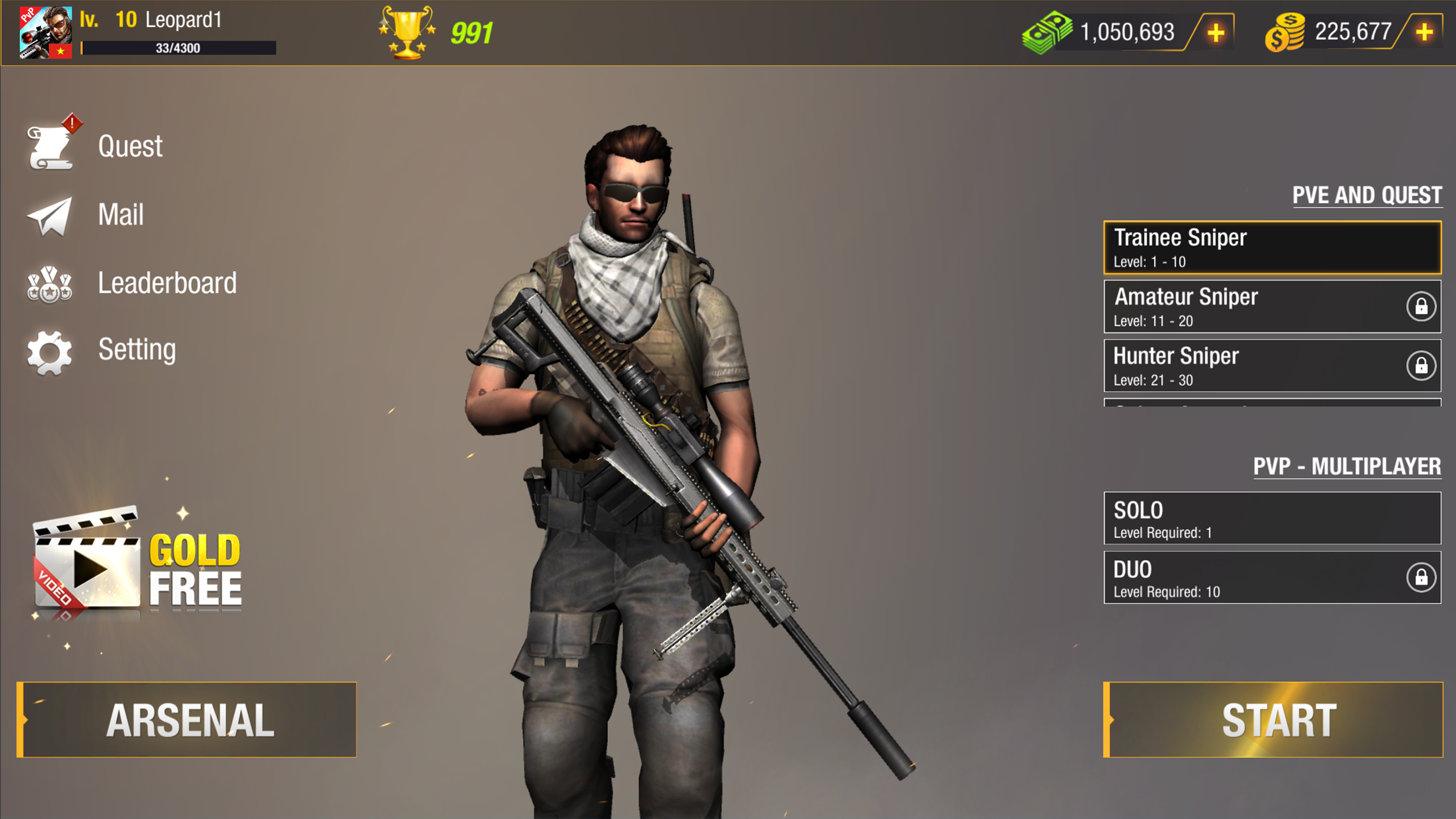This screenshot has height=819, width=1456.
Task: Choose SOLO multiplayer mode
Action: point(1272,518)
